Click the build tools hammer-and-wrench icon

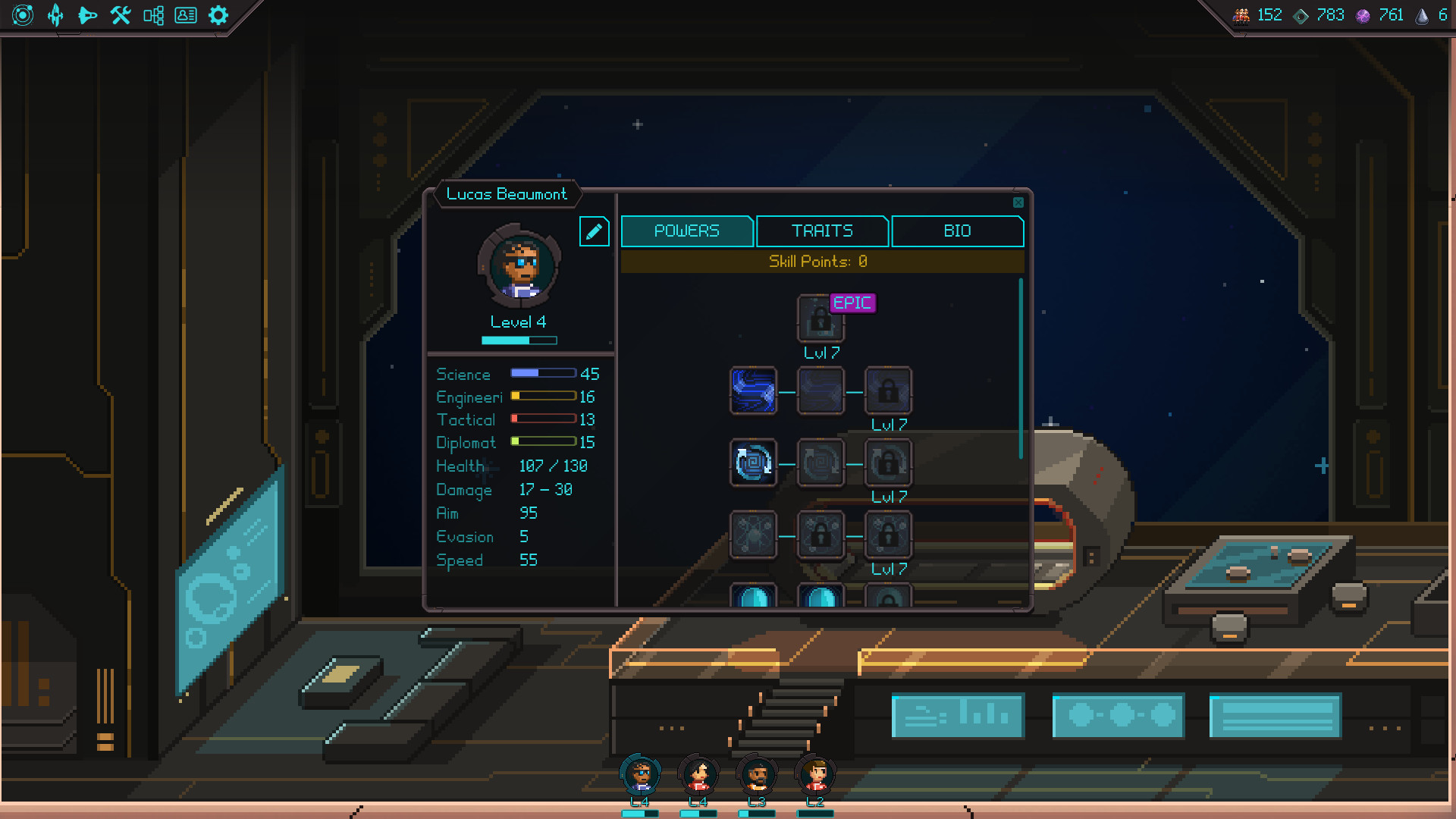(121, 15)
